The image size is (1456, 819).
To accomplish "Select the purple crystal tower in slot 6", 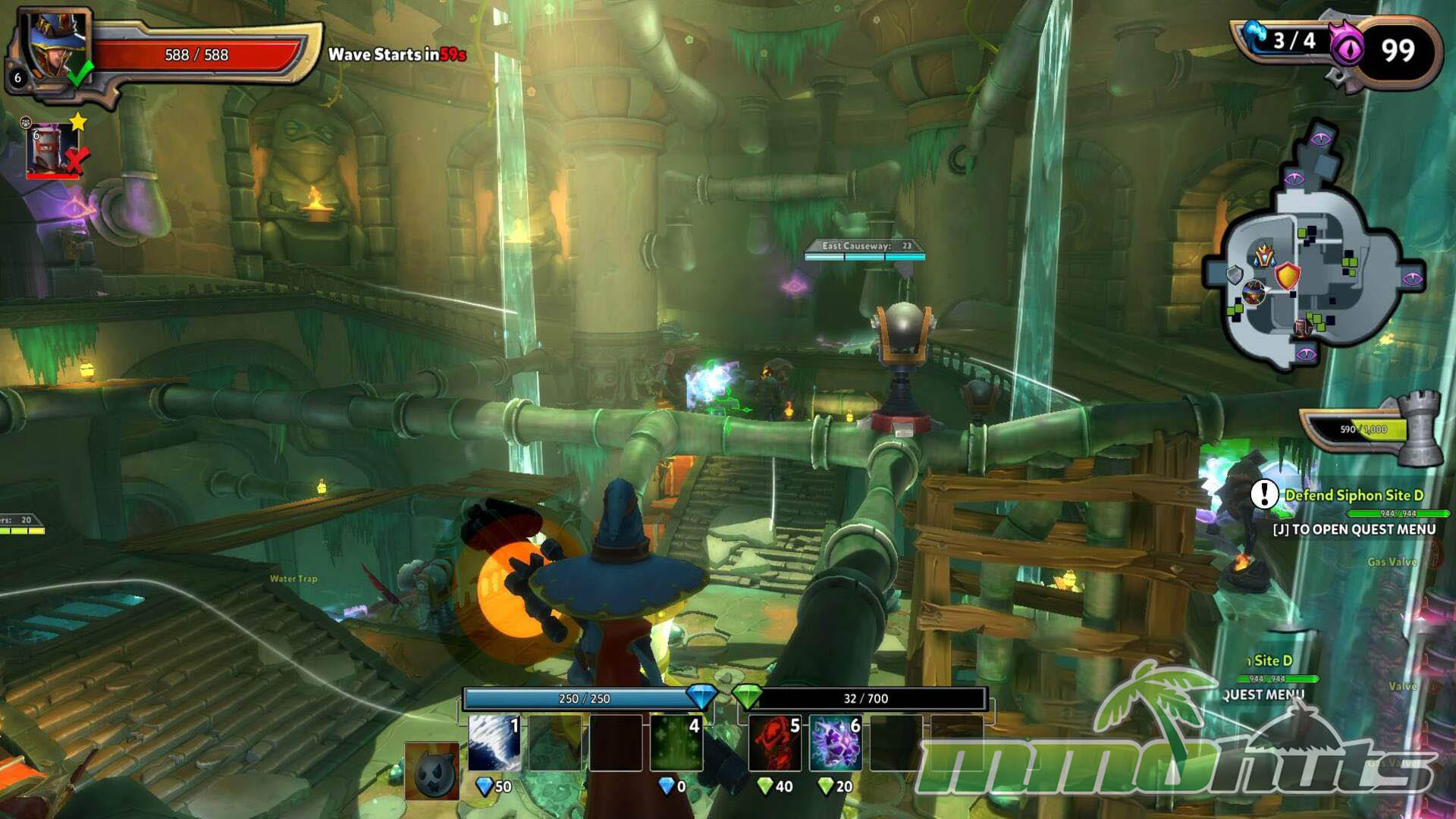I will pyautogui.click(x=836, y=742).
